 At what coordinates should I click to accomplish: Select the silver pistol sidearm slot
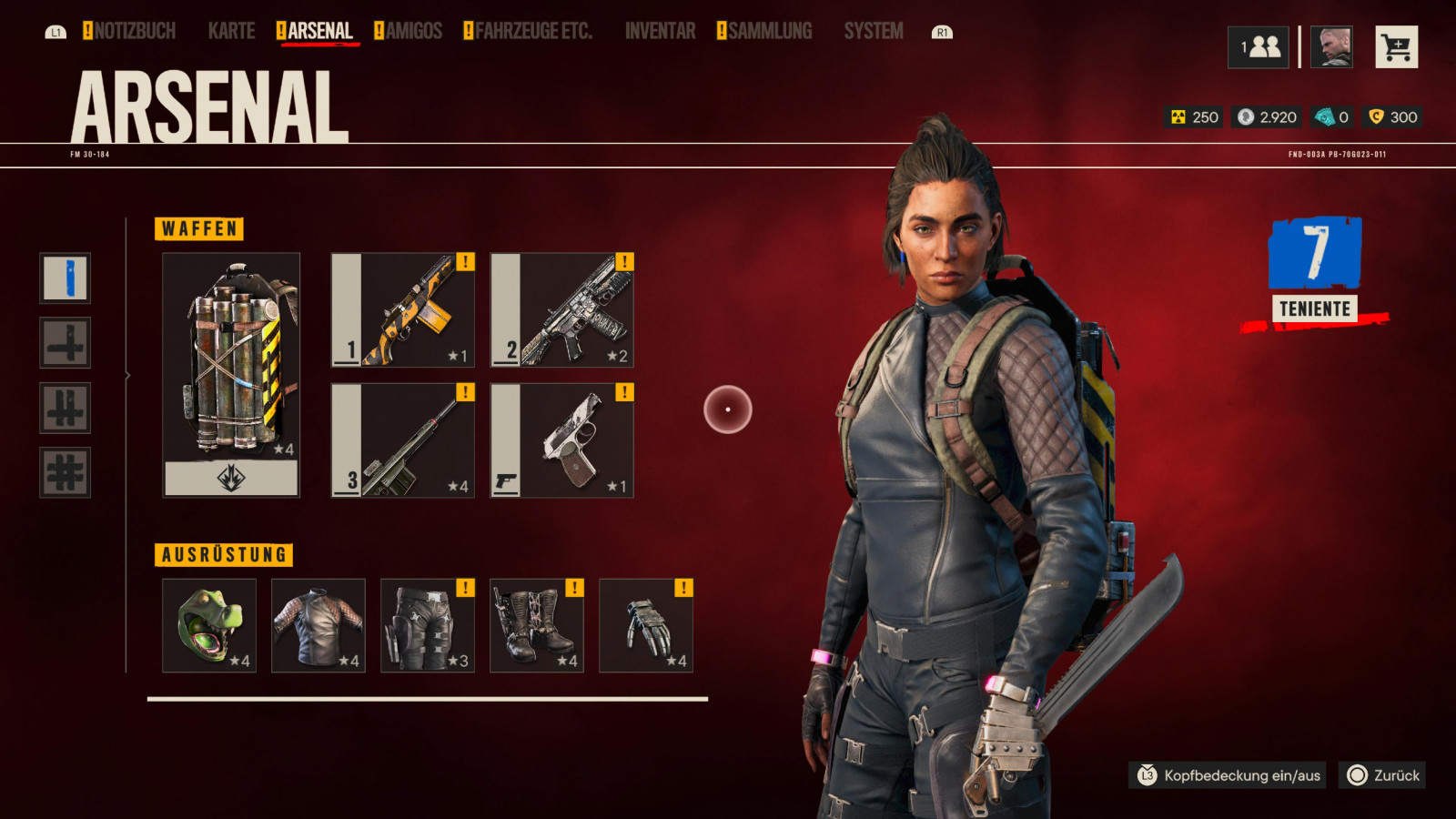click(x=562, y=440)
